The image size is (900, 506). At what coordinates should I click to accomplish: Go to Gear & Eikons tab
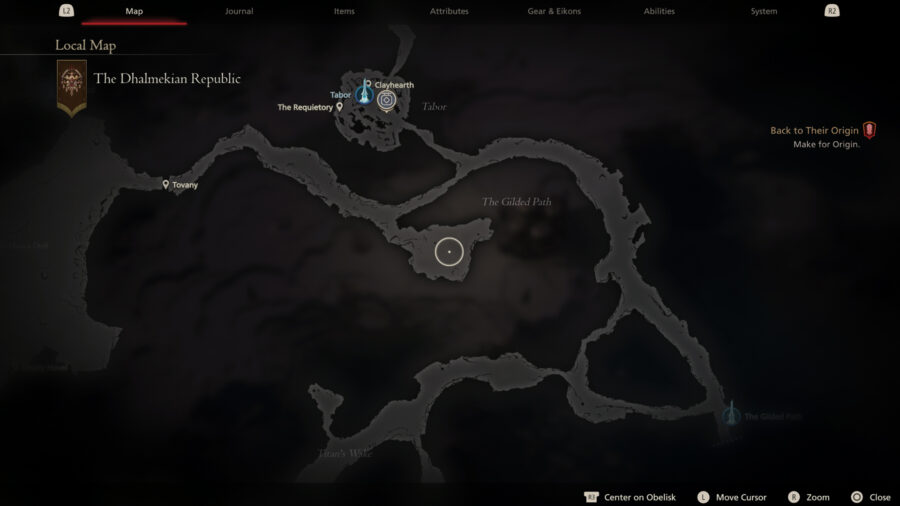(x=554, y=11)
